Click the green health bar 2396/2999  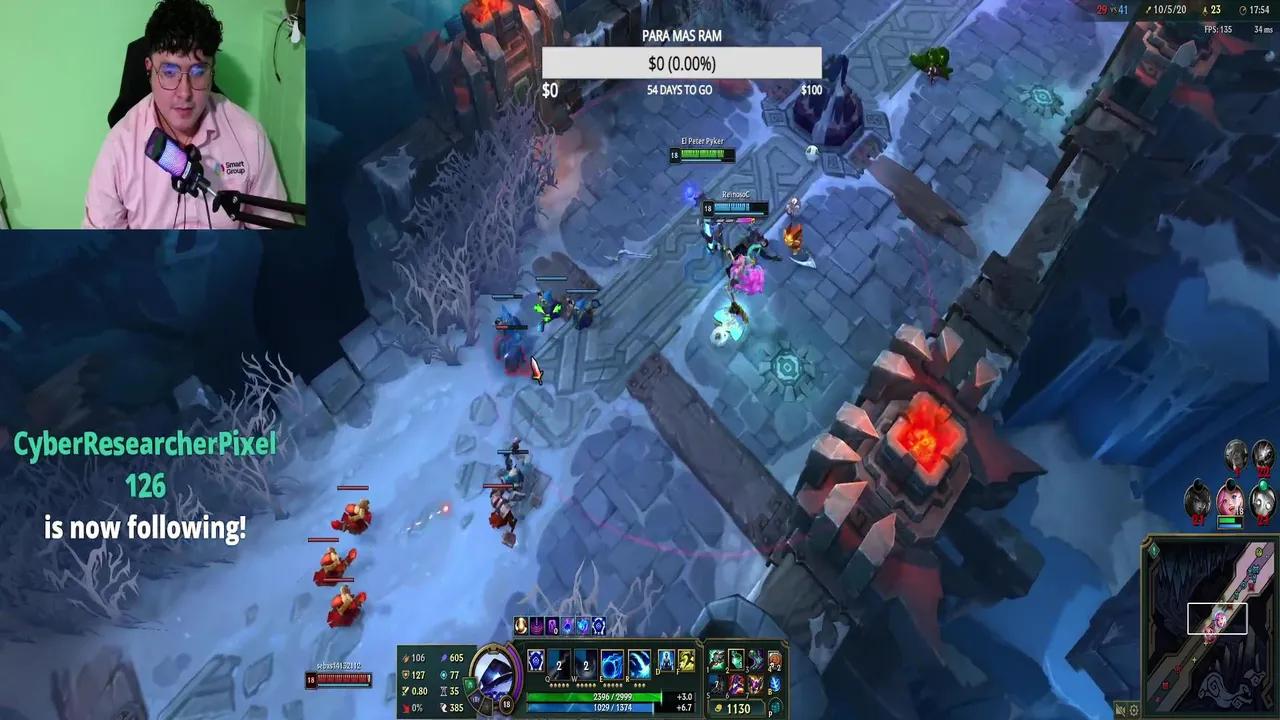612,697
